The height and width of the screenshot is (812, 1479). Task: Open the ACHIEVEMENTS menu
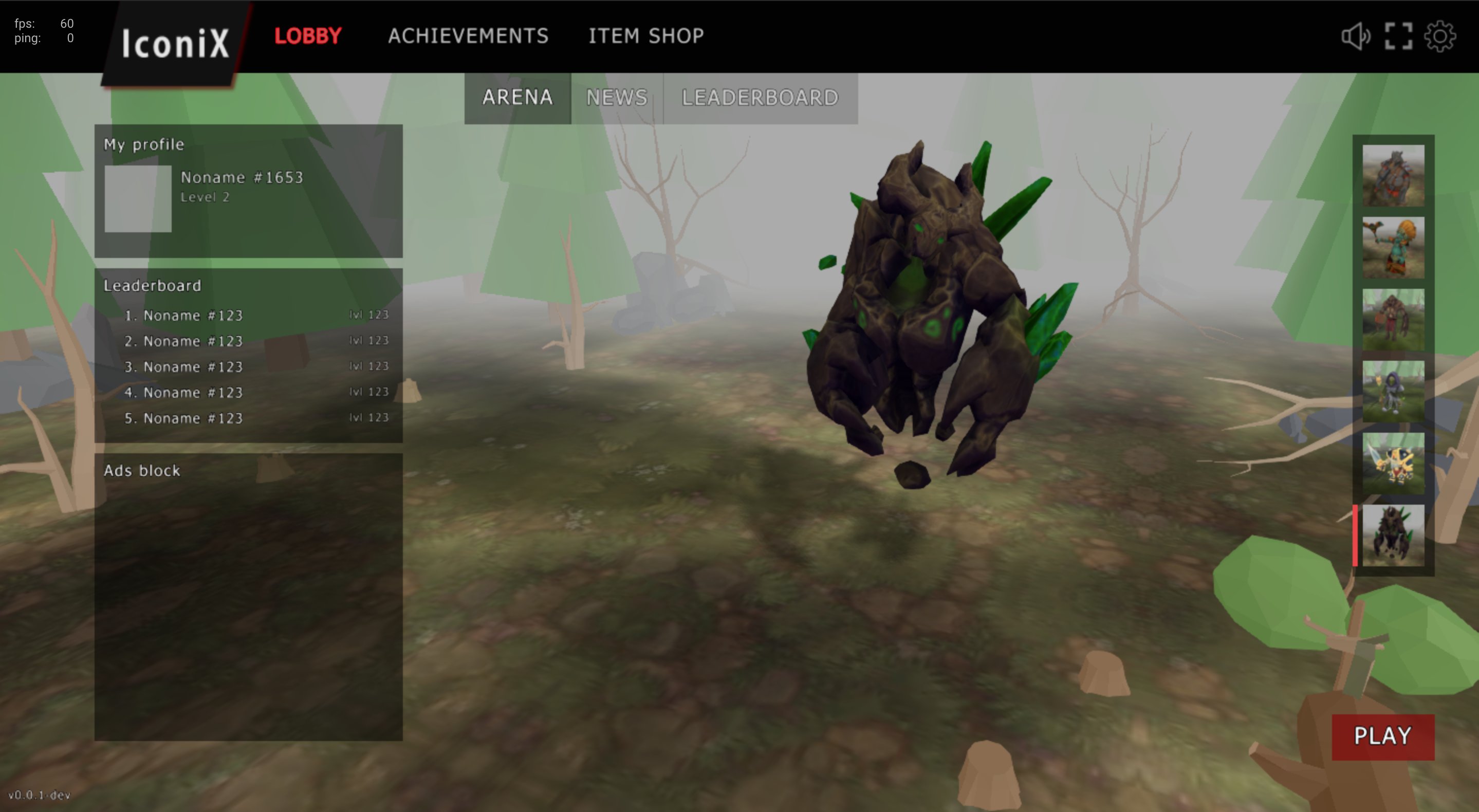point(469,36)
